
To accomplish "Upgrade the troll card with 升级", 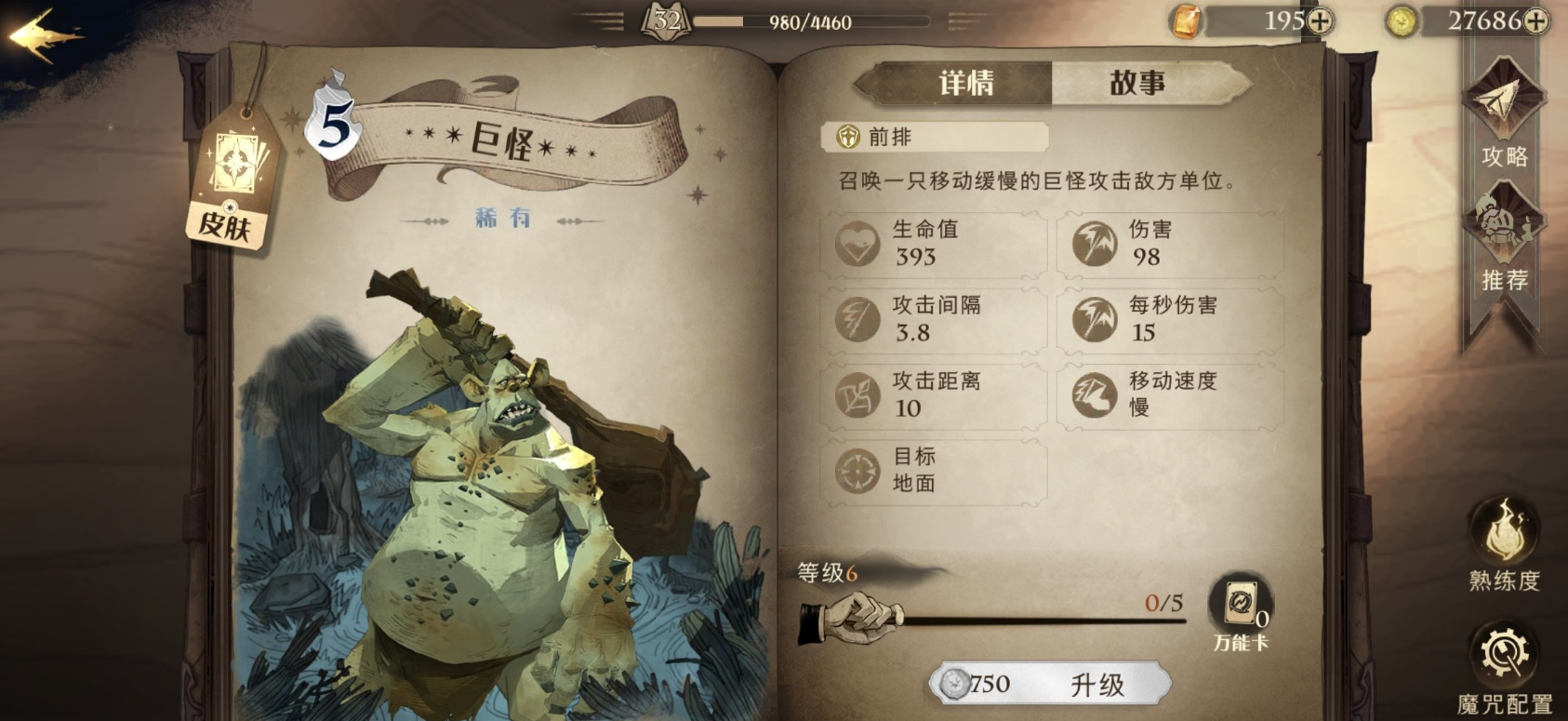I will (x=1051, y=685).
